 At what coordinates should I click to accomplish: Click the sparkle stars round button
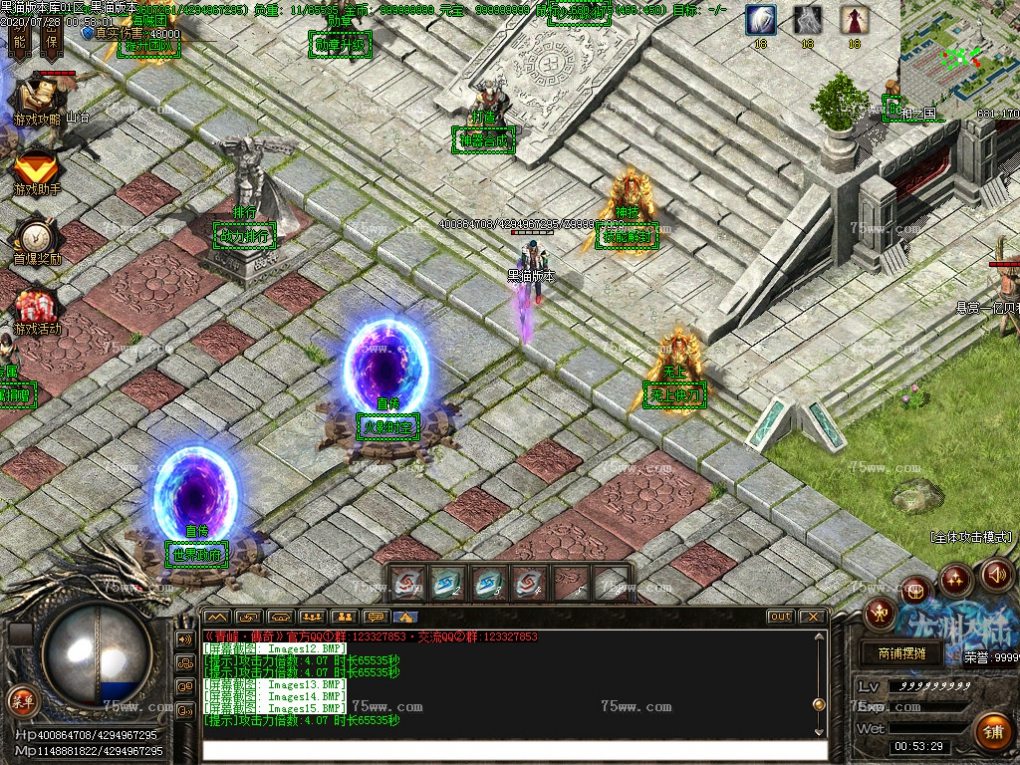point(955,579)
